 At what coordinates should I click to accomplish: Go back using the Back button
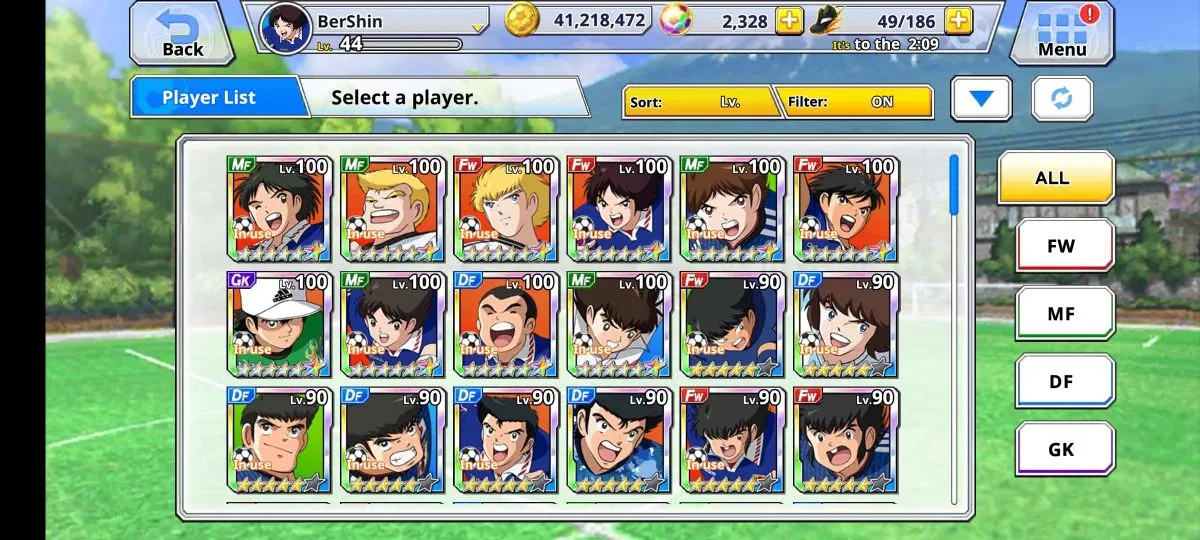tap(182, 33)
